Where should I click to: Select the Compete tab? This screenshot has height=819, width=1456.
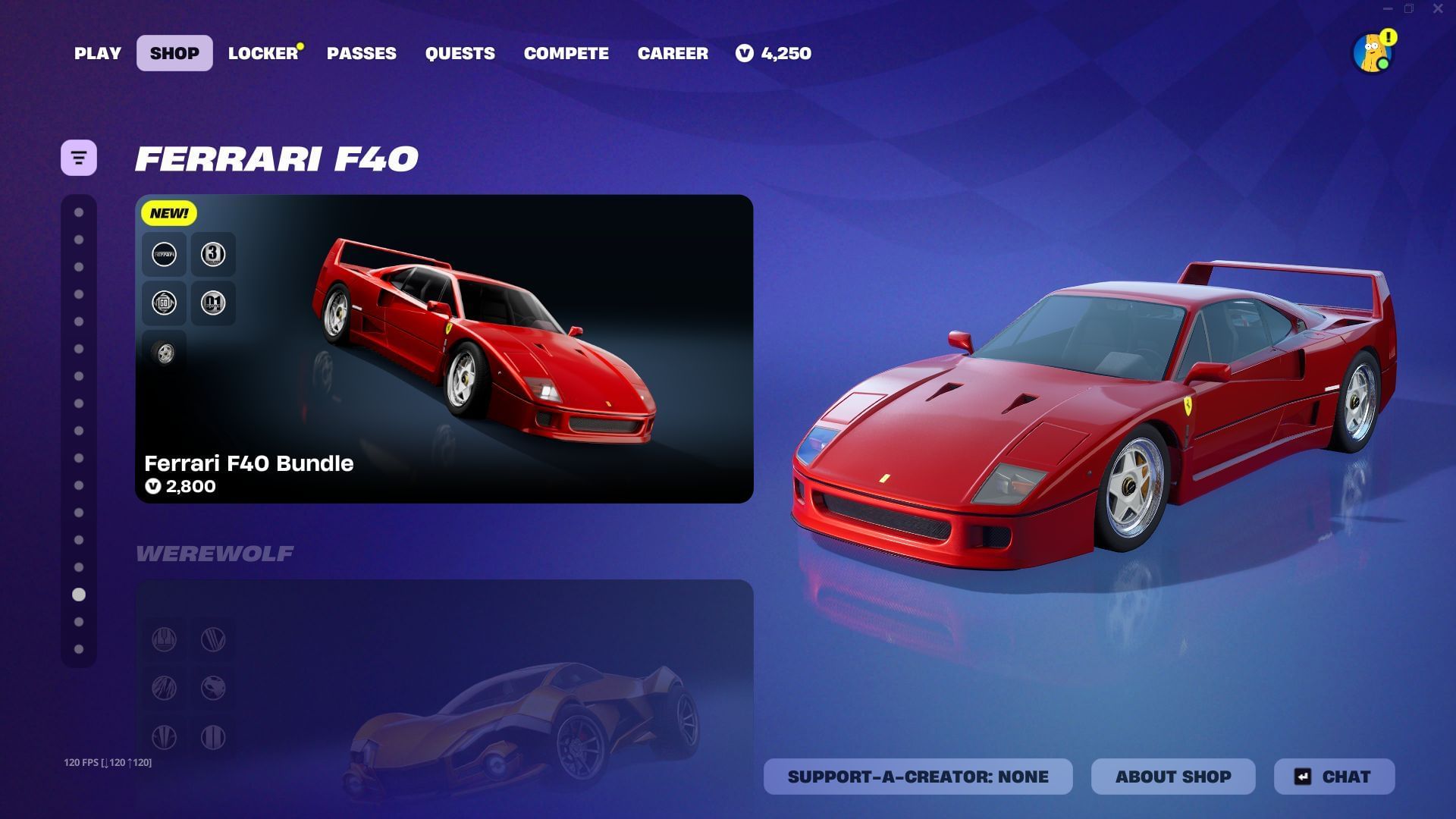pos(566,53)
